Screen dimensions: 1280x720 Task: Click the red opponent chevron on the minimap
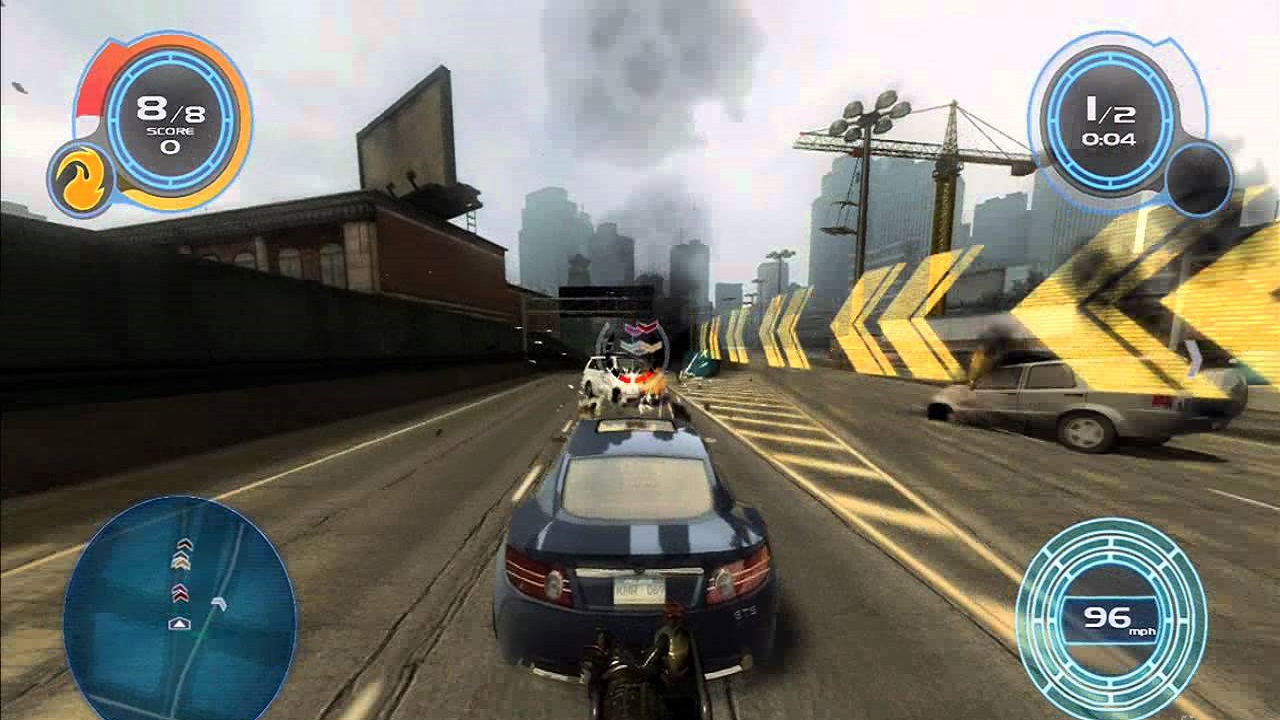click(x=180, y=592)
